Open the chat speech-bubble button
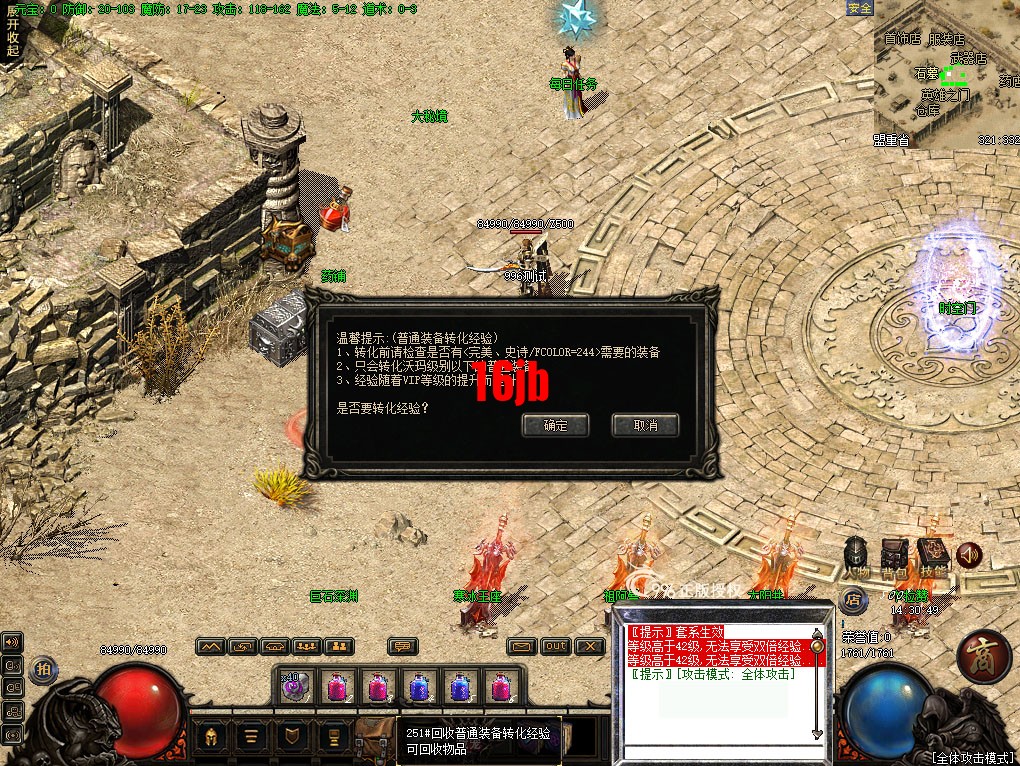 pyautogui.click(x=402, y=646)
